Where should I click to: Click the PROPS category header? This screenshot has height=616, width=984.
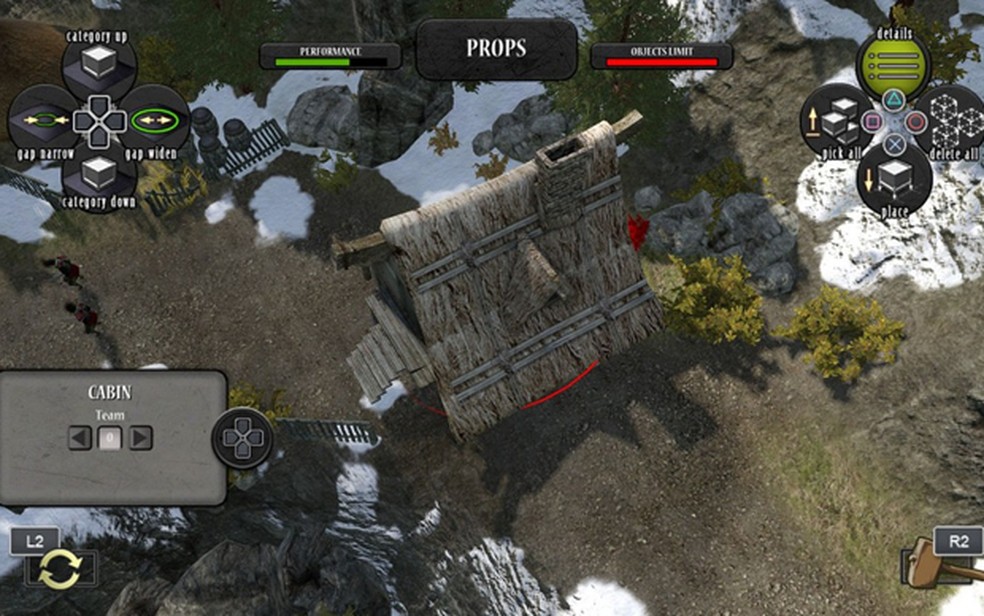(x=496, y=49)
